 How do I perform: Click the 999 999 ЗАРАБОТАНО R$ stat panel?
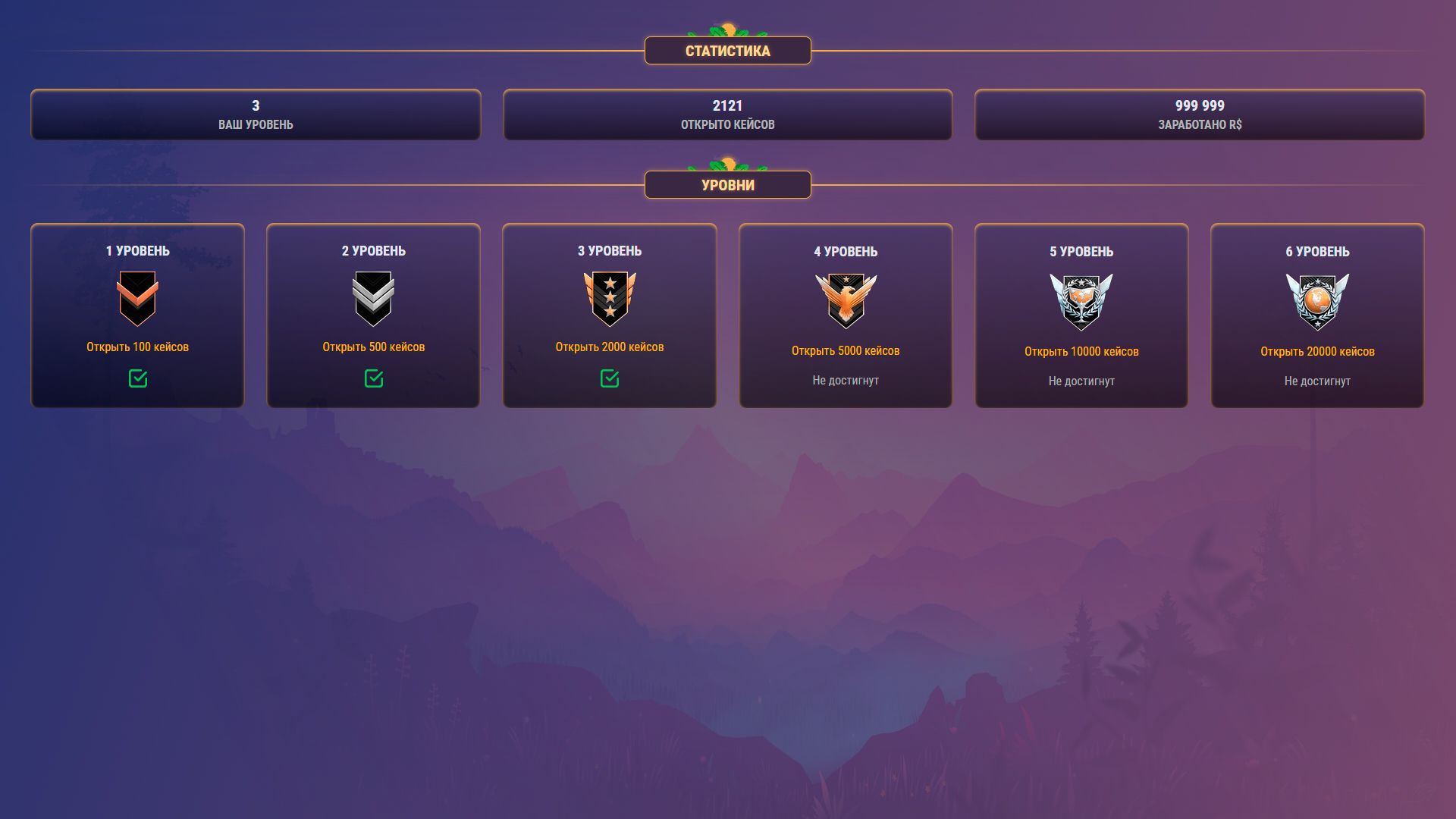coord(1200,115)
